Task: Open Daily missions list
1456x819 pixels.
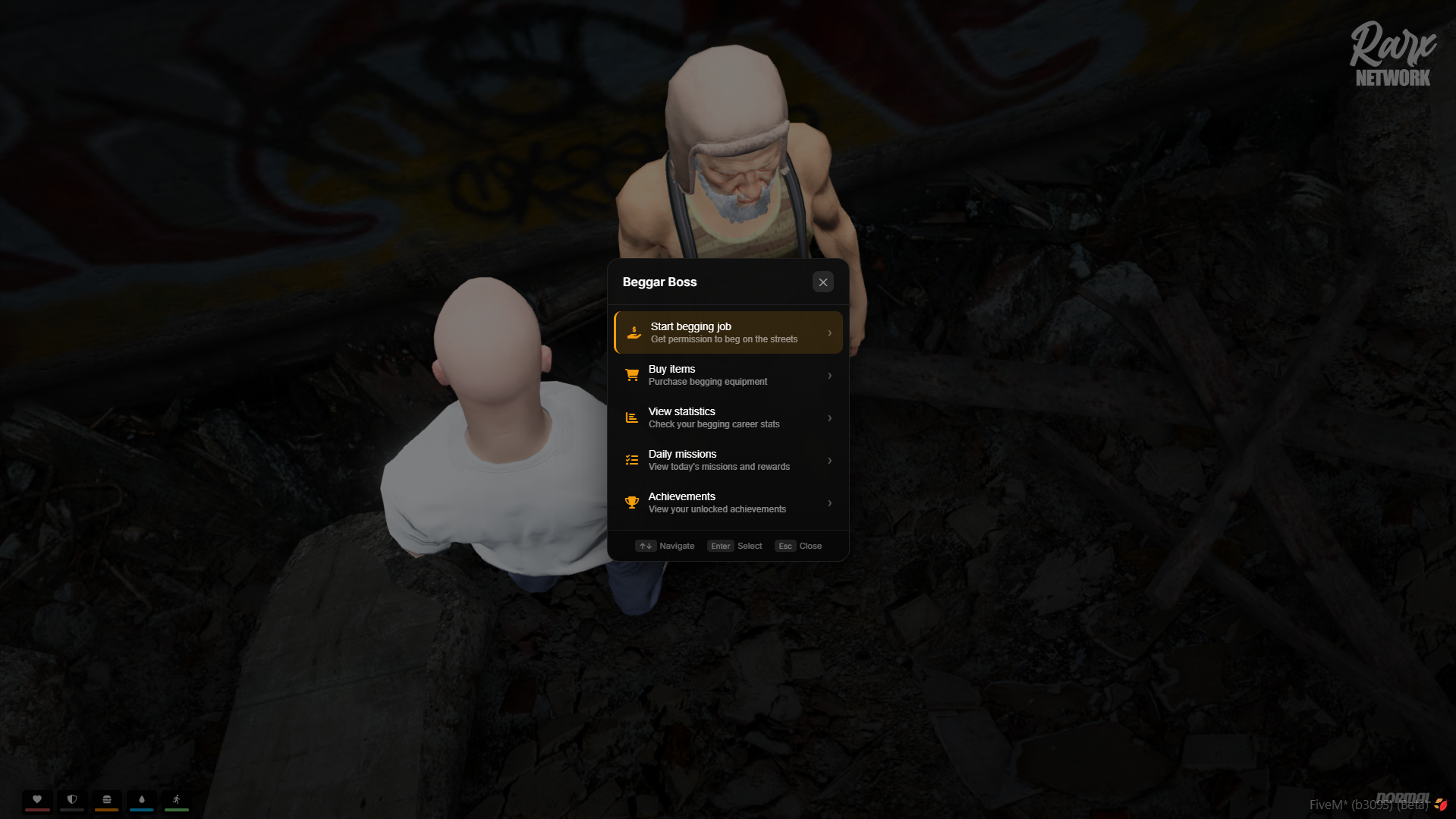Action: pos(728,460)
